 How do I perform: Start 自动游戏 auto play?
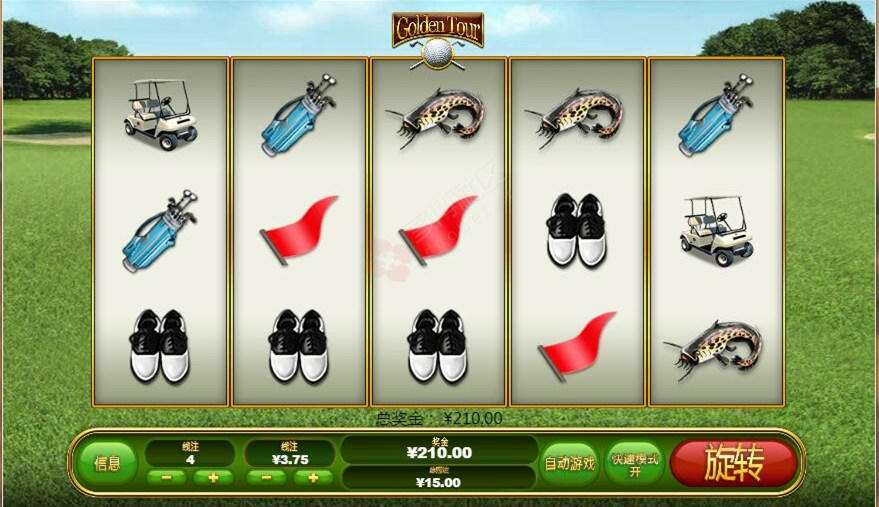569,463
